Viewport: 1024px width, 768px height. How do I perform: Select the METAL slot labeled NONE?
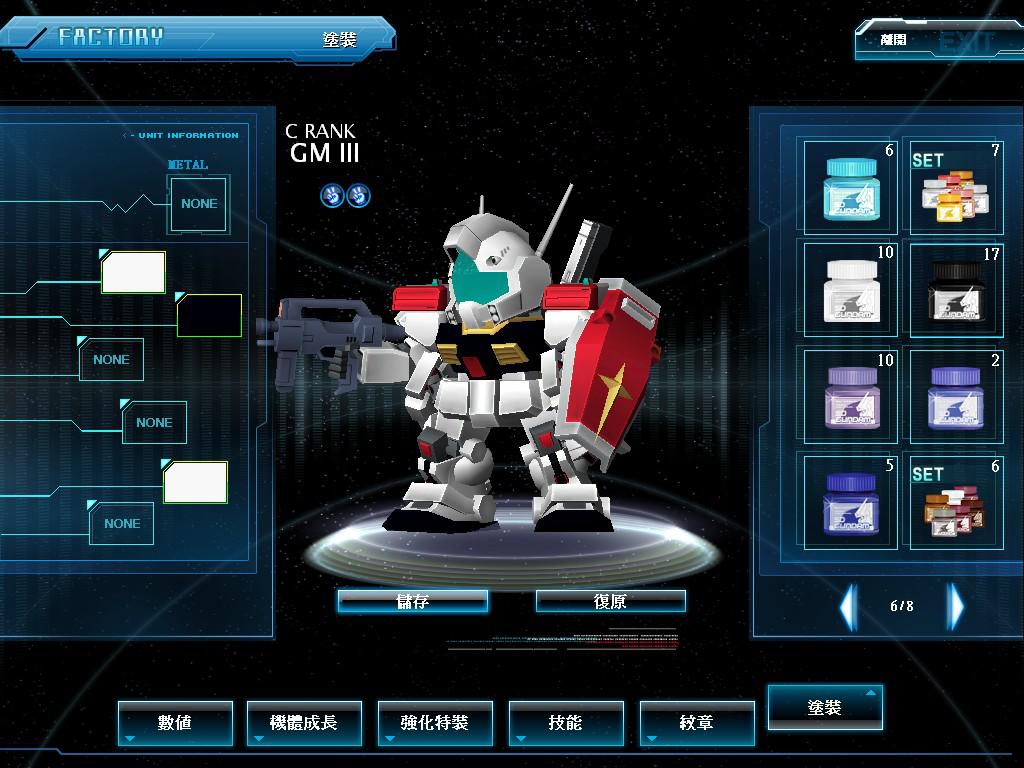(199, 203)
